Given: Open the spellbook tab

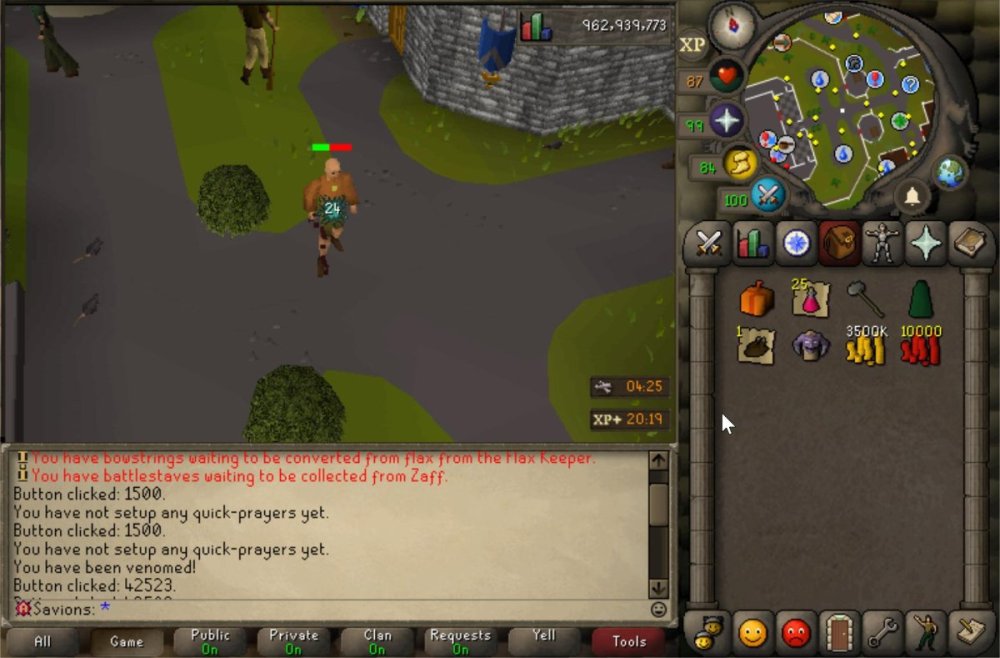Looking at the screenshot, I should [969, 243].
